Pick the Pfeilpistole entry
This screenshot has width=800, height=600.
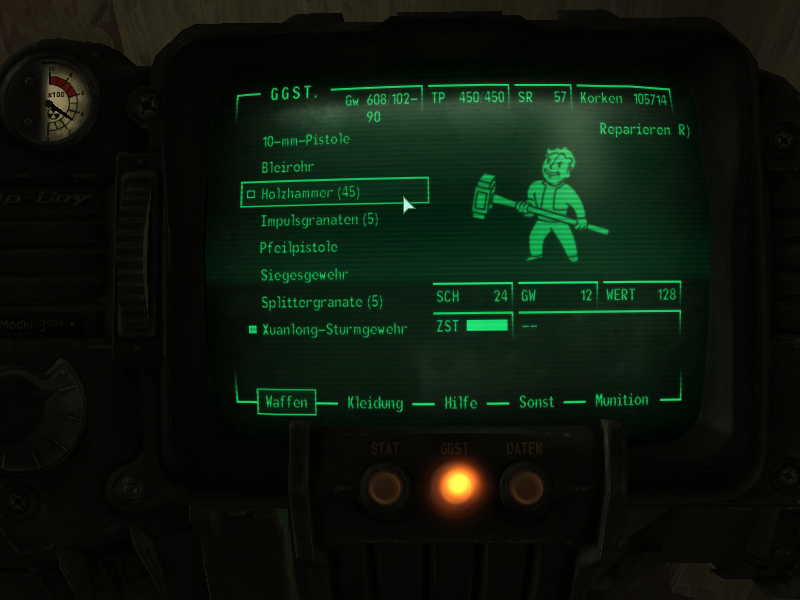click(298, 247)
